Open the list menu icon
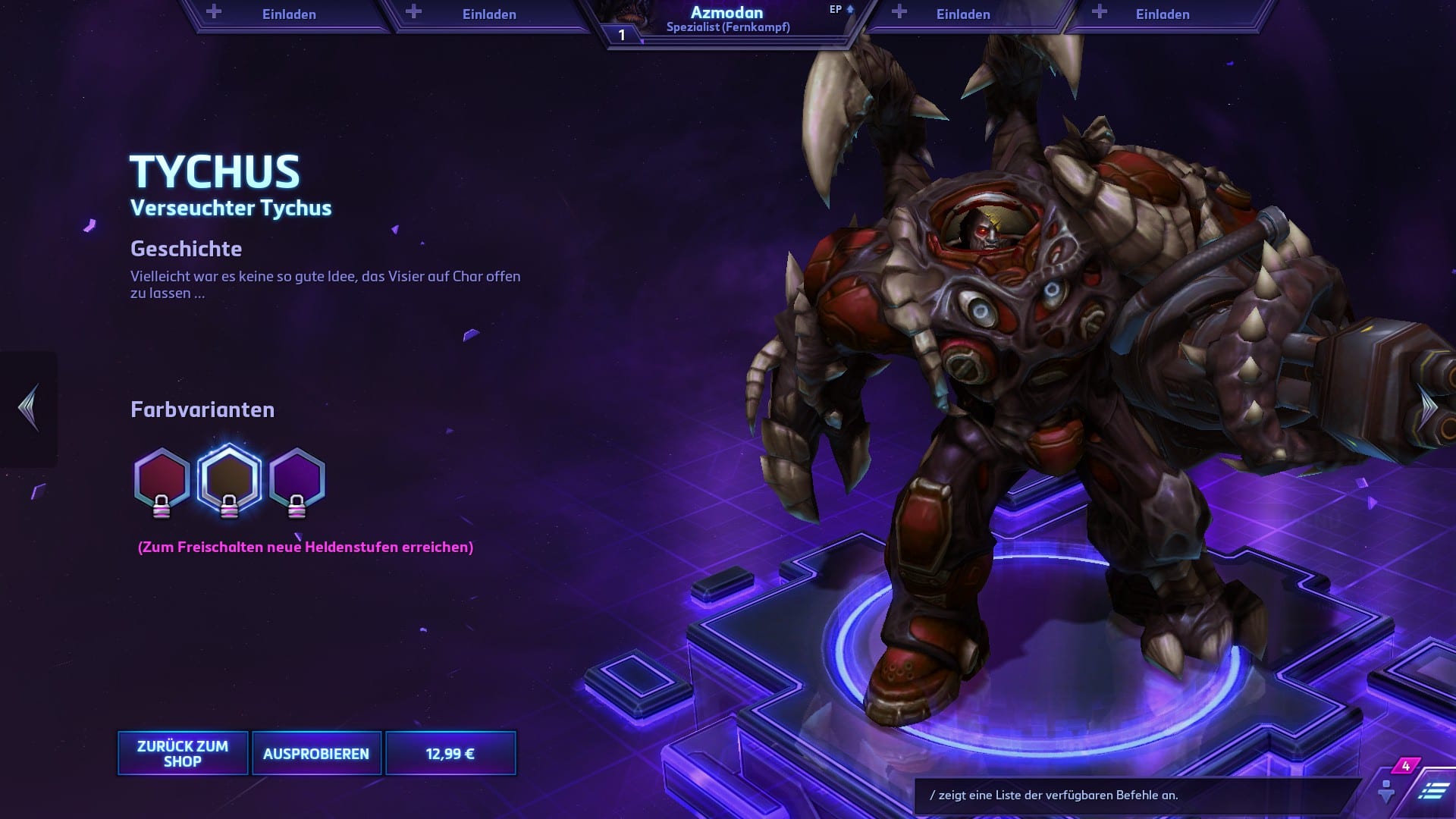This screenshot has width=1456, height=819. [1432, 791]
